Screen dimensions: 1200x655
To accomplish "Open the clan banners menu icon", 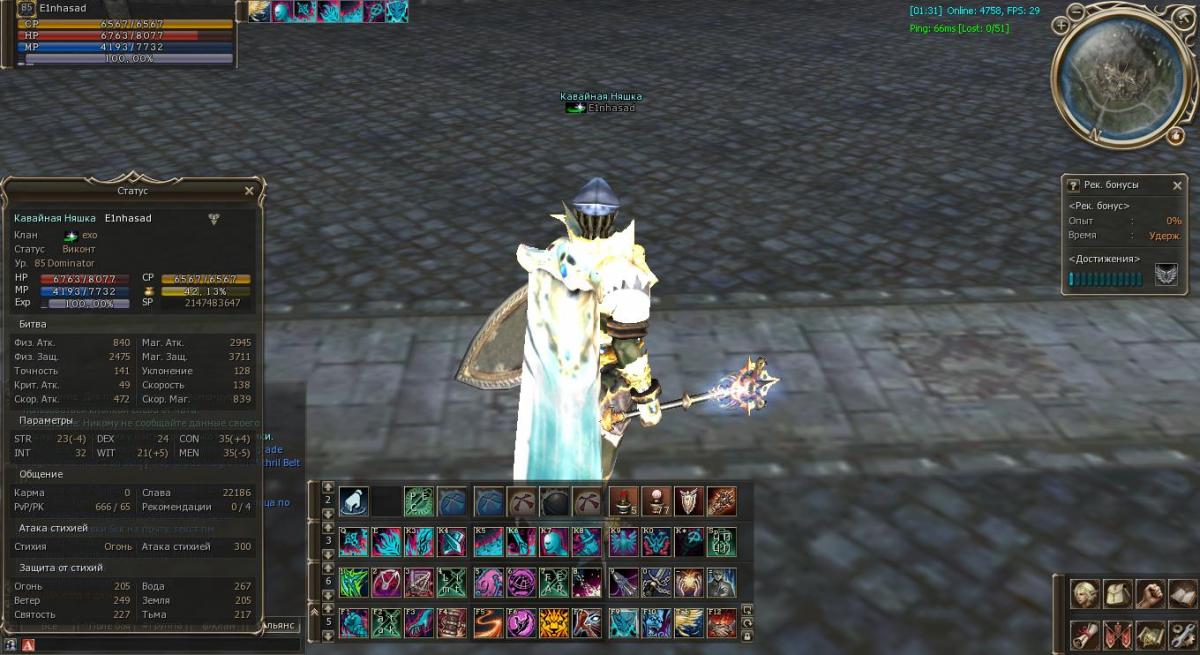I will tap(1117, 633).
